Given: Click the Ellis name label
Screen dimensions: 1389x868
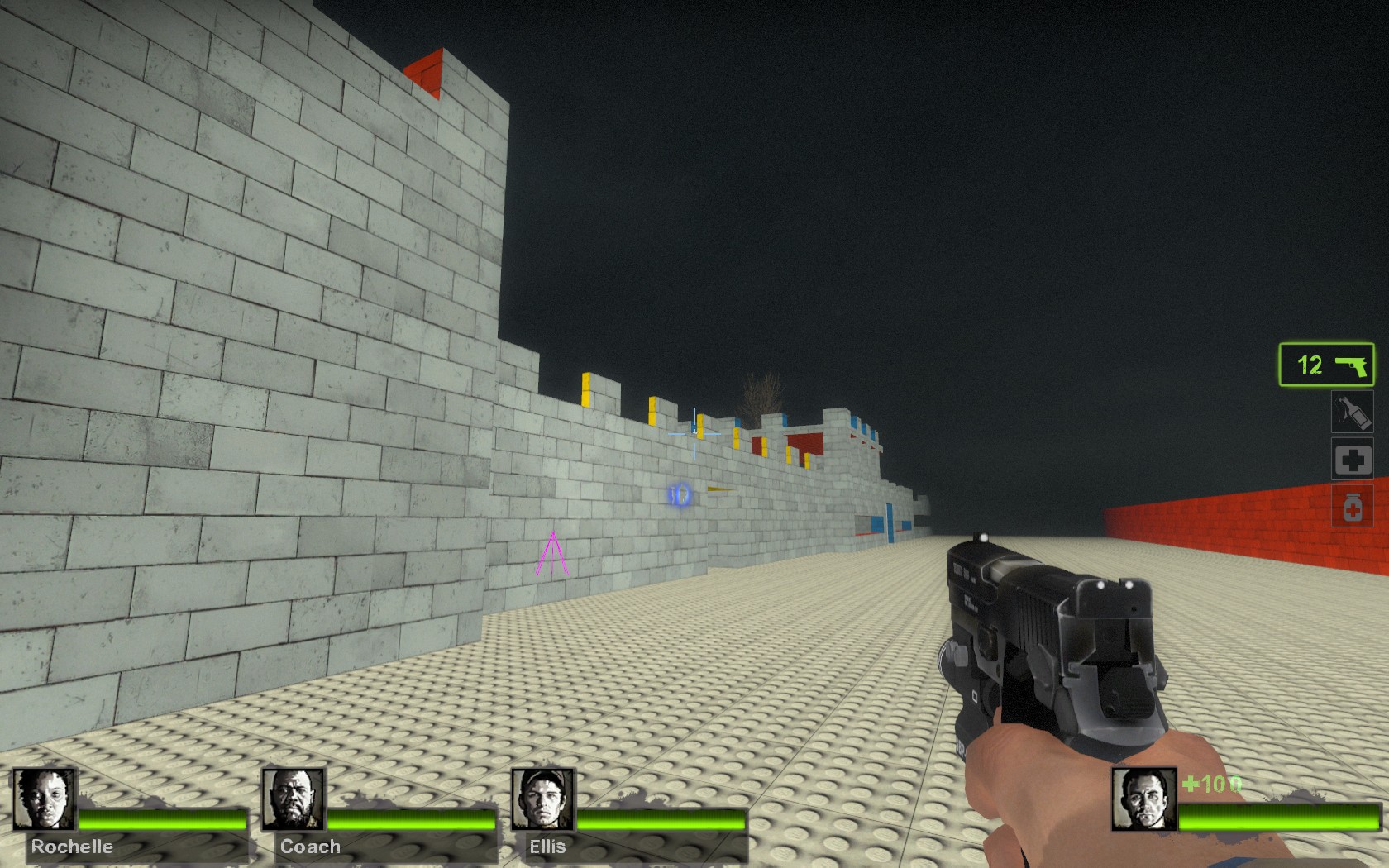Looking at the screenshot, I should pyautogui.click(x=547, y=847).
